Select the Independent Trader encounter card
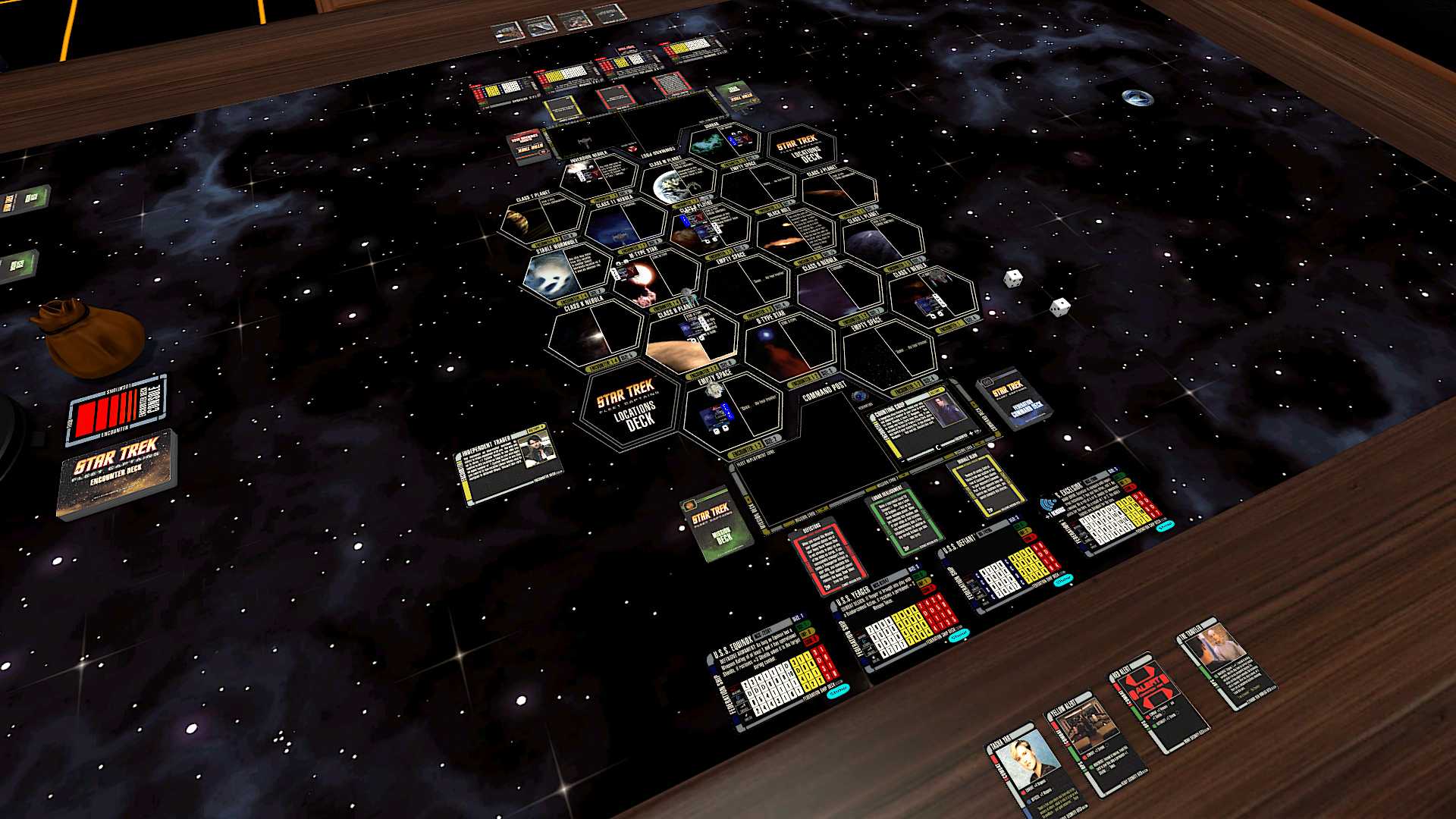This screenshot has width=1456, height=819. coord(508,461)
